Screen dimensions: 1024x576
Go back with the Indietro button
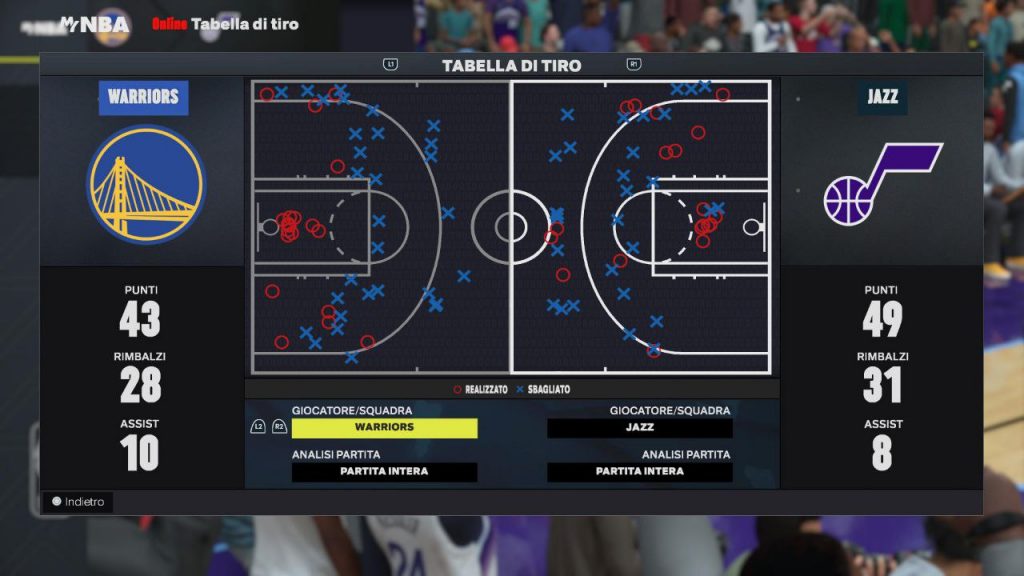[x=78, y=502]
